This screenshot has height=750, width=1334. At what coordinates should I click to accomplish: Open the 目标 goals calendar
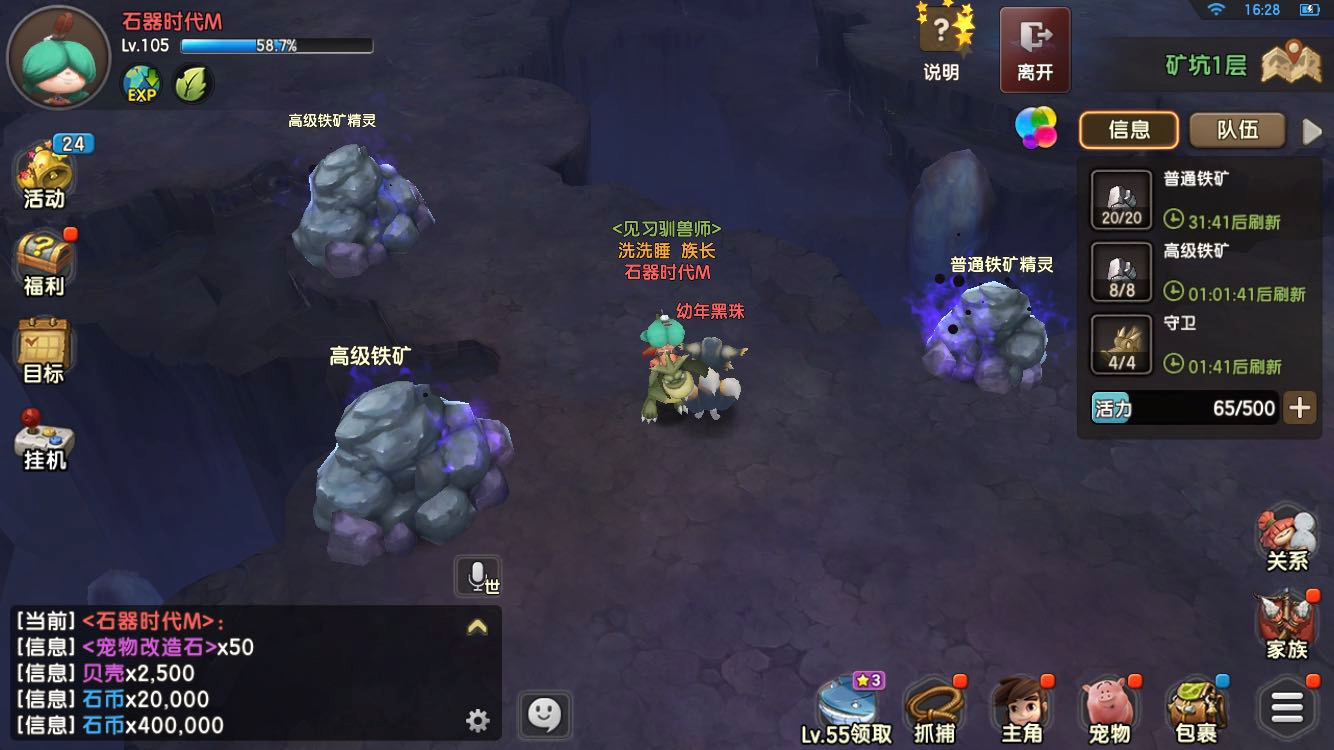pyautogui.click(x=43, y=351)
